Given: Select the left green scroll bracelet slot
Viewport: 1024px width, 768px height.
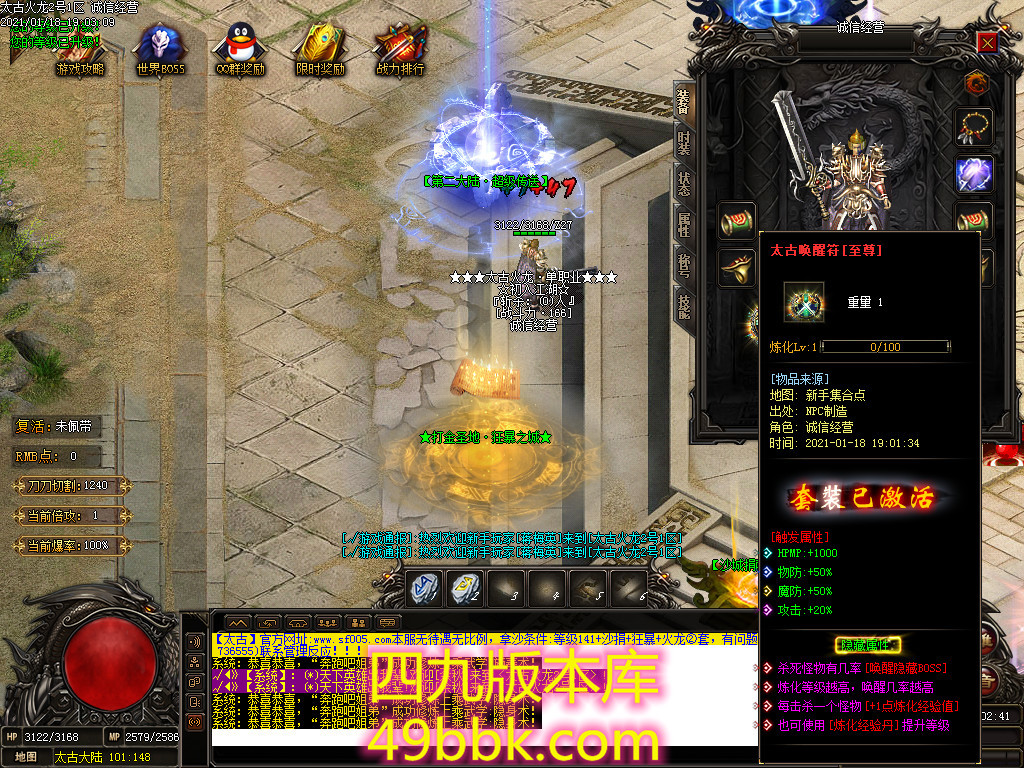Looking at the screenshot, I should point(738,220).
